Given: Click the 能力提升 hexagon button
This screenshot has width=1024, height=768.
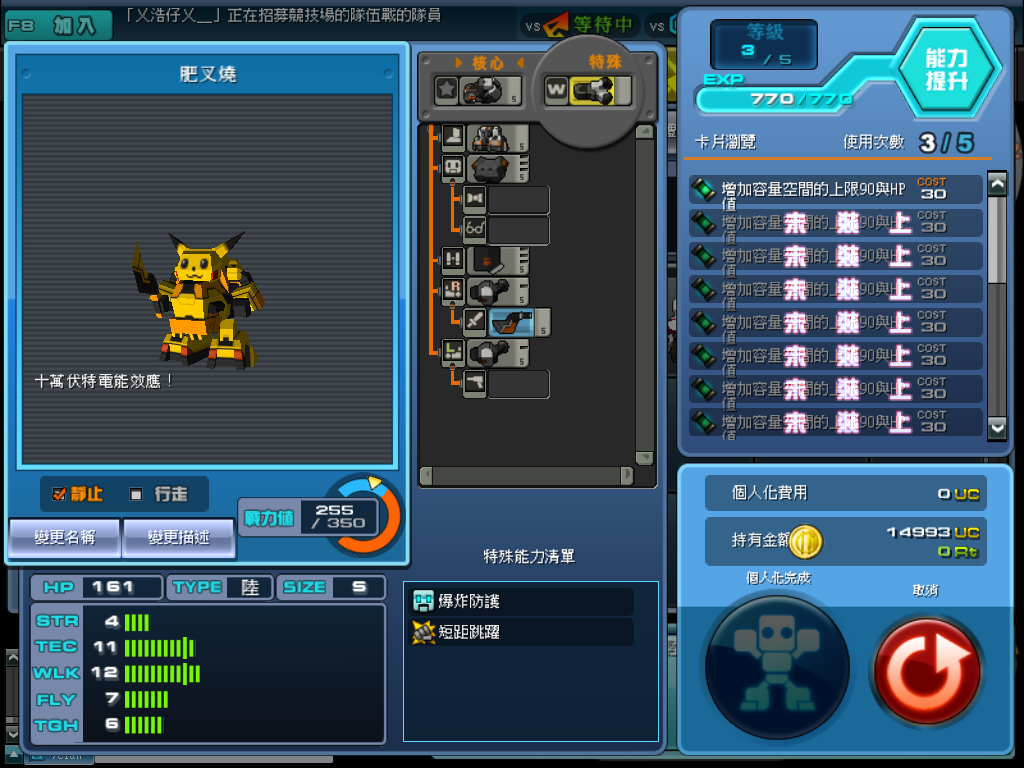Looking at the screenshot, I should [x=945, y=69].
